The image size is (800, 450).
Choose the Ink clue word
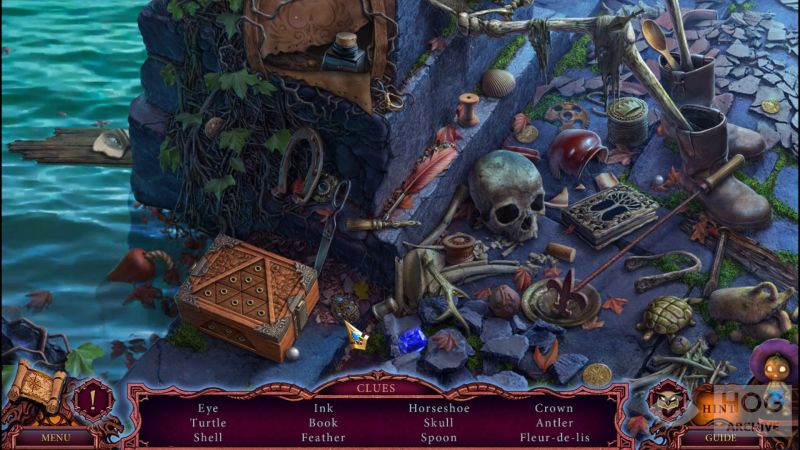pyautogui.click(x=323, y=408)
